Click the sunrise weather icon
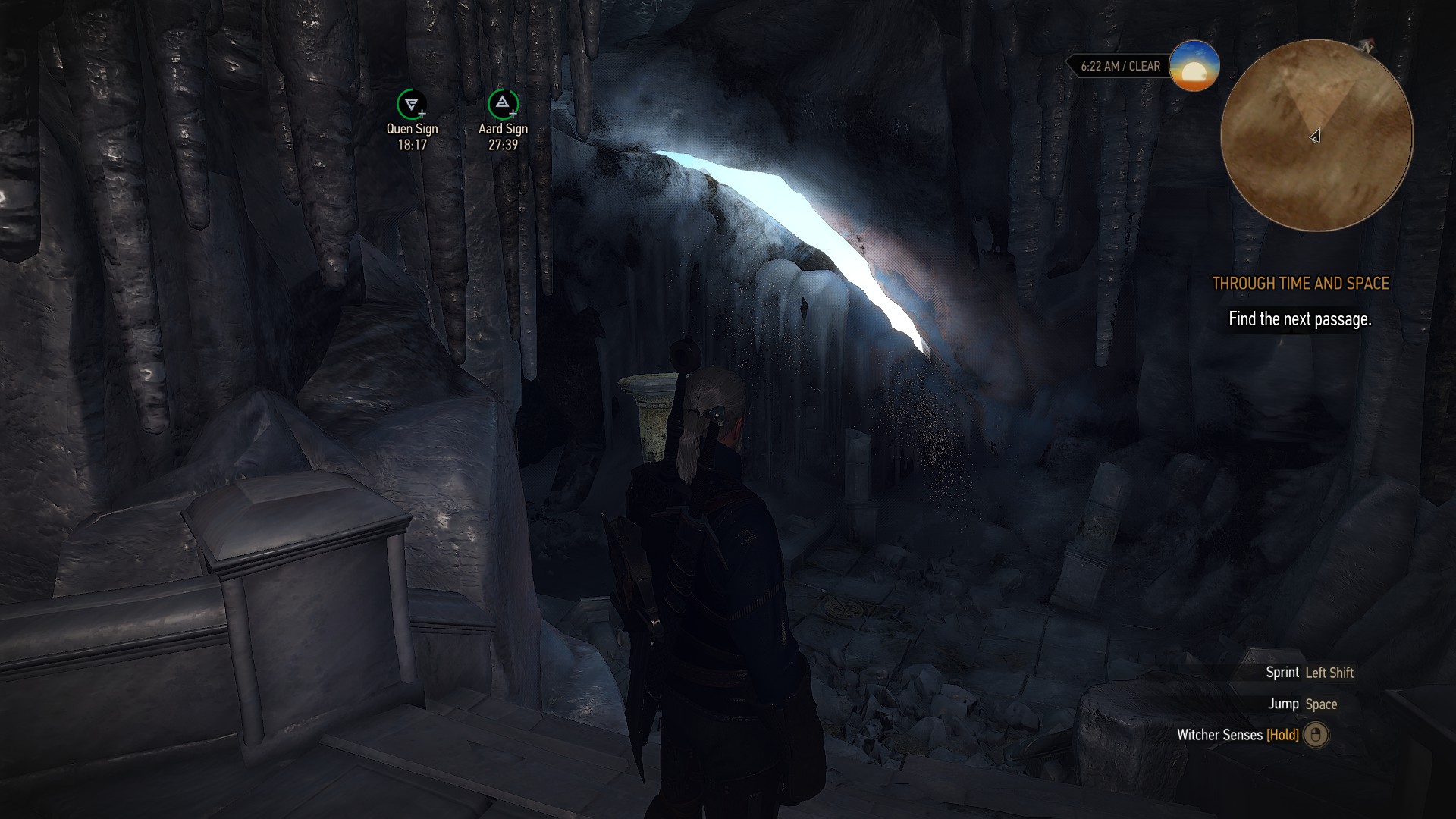The image size is (1456, 819). [x=1194, y=66]
